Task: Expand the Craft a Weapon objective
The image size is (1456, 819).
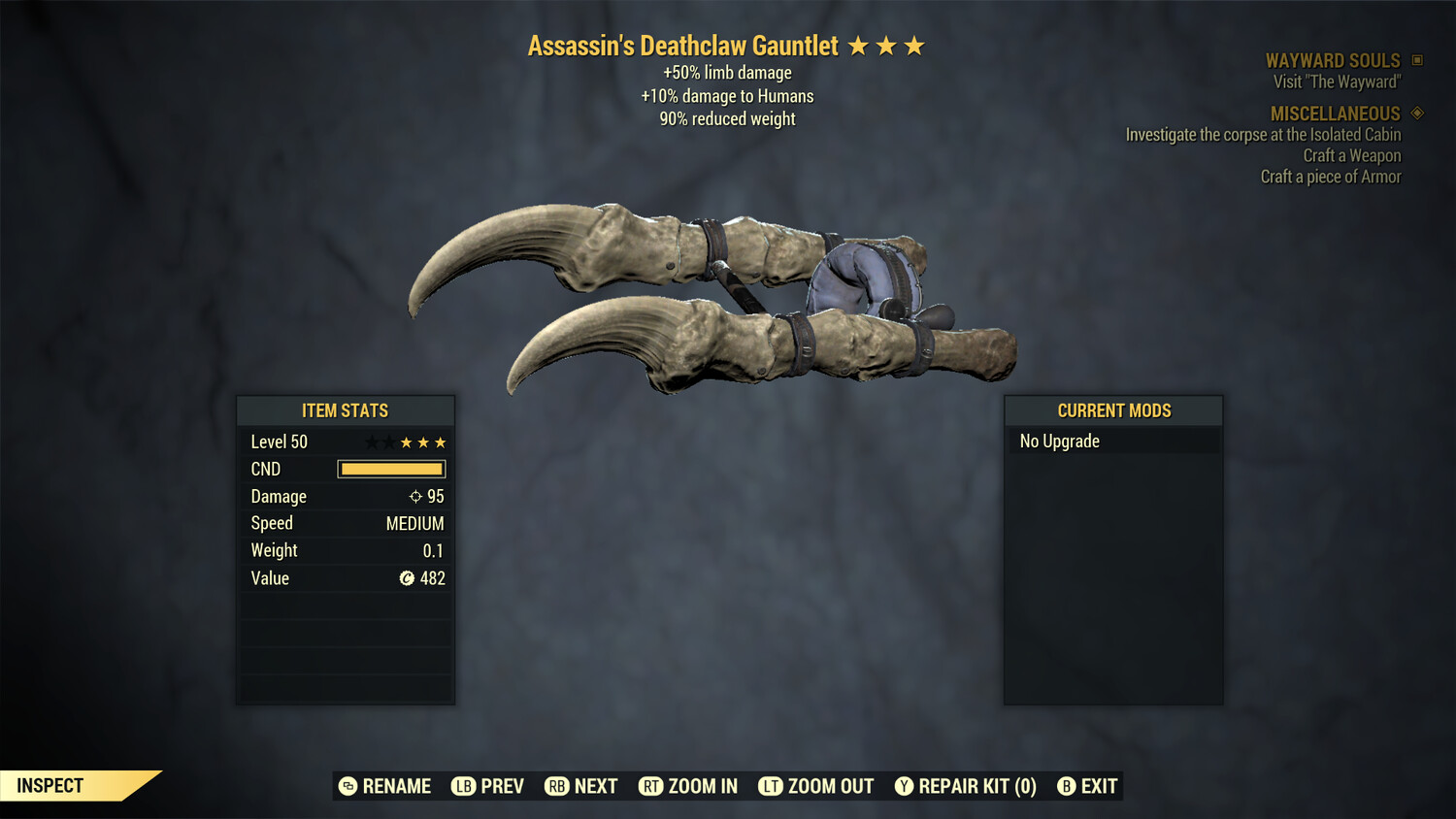Action: (1351, 155)
